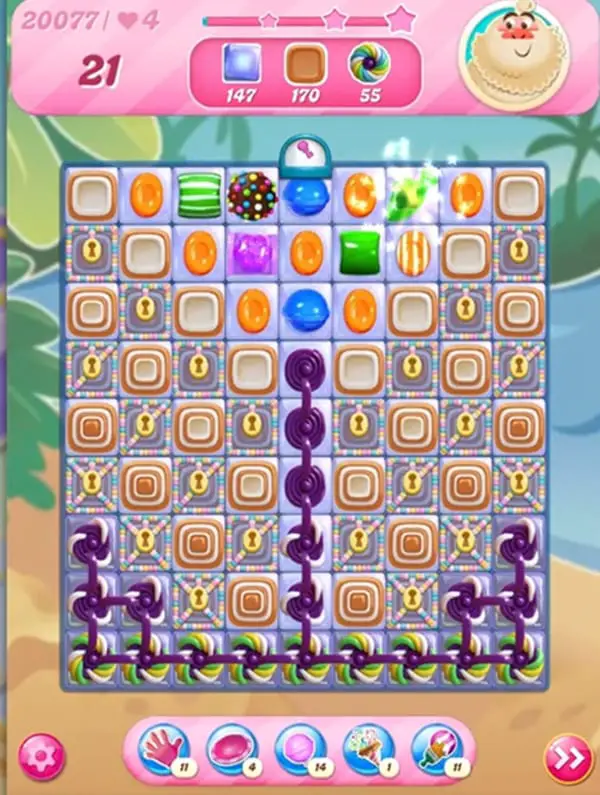Image resolution: width=600 pixels, height=795 pixels.
Task: Pick the green horizontally striped candy
Action: [199, 195]
